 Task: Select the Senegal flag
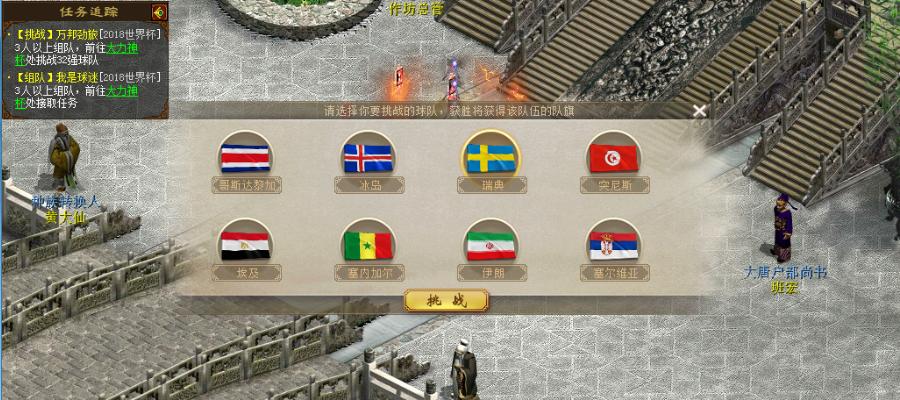pyautogui.click(x=368, y=244)
